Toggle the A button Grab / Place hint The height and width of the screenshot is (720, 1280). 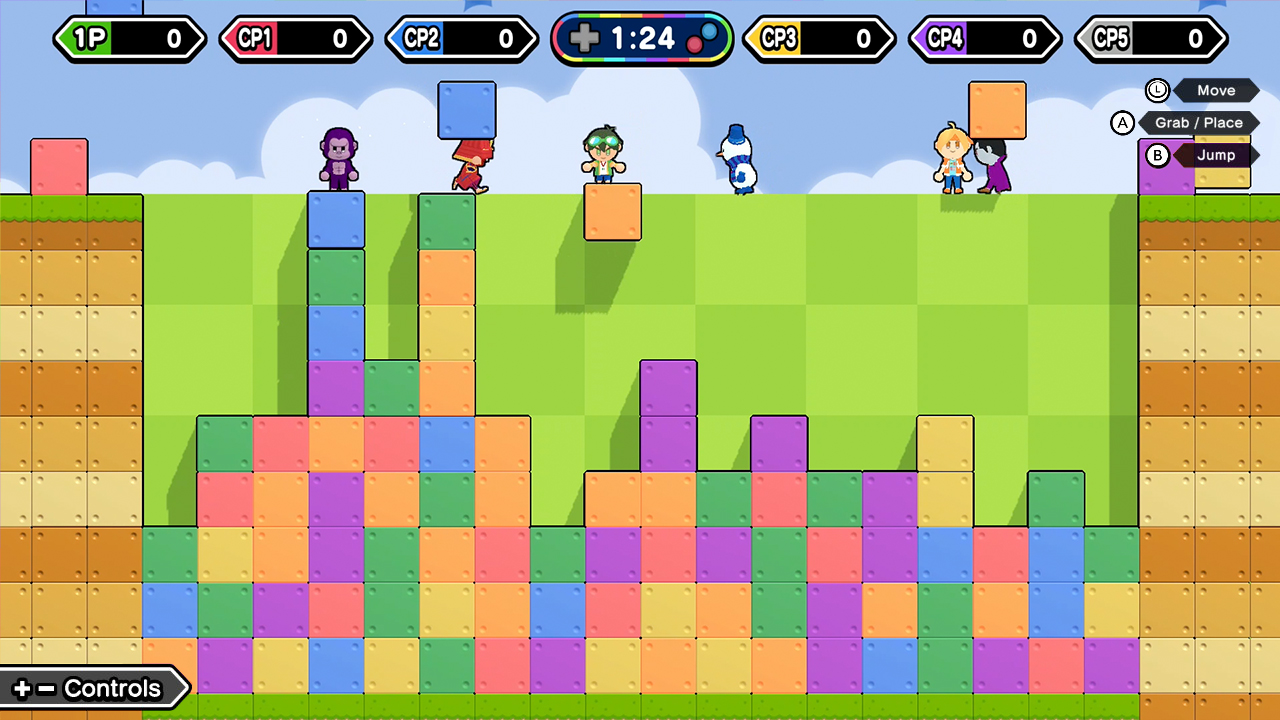(x=1123, y=122)
